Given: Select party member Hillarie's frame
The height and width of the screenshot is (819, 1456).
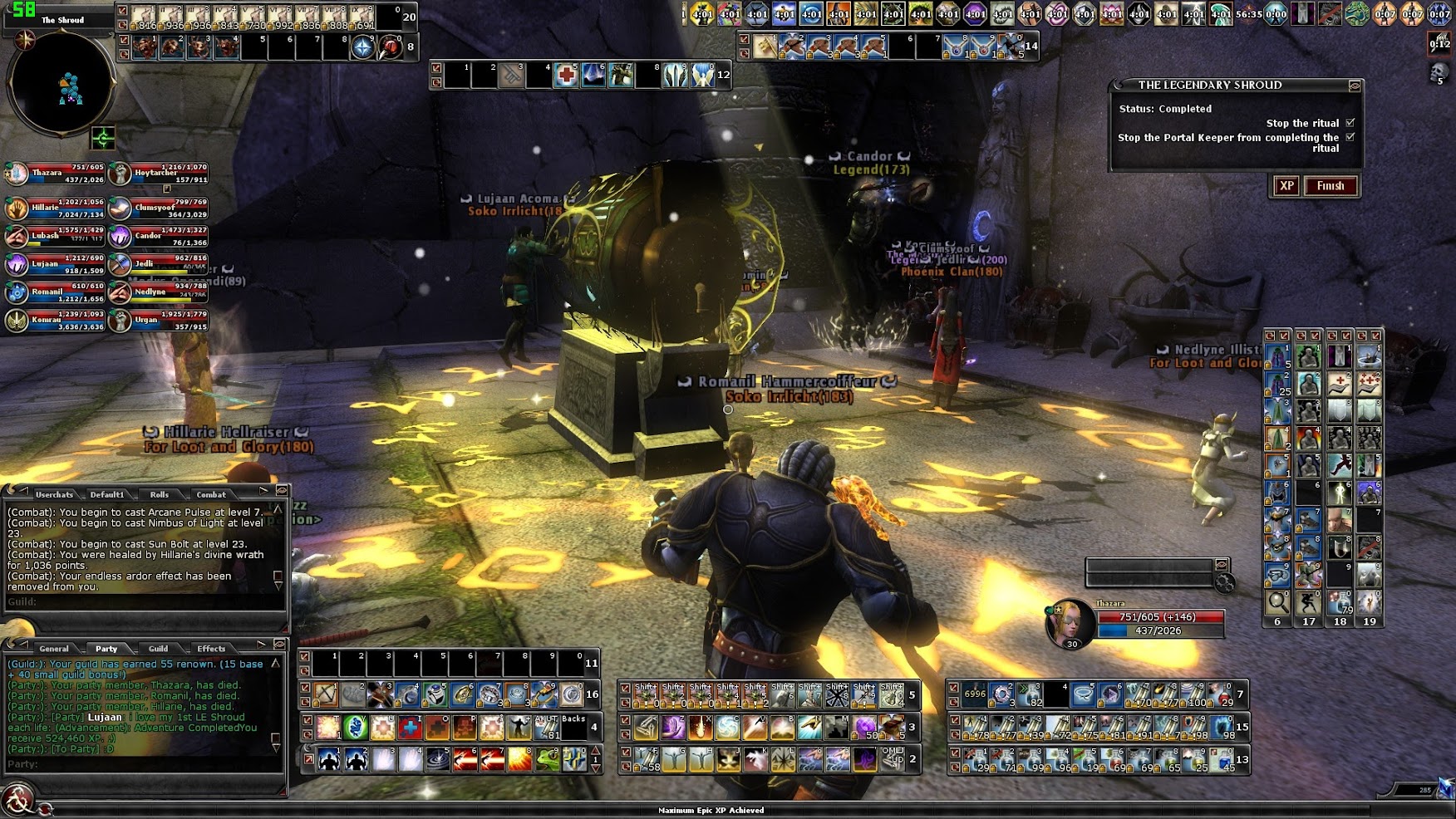Looking at the screenshot, I should [55, 208].
